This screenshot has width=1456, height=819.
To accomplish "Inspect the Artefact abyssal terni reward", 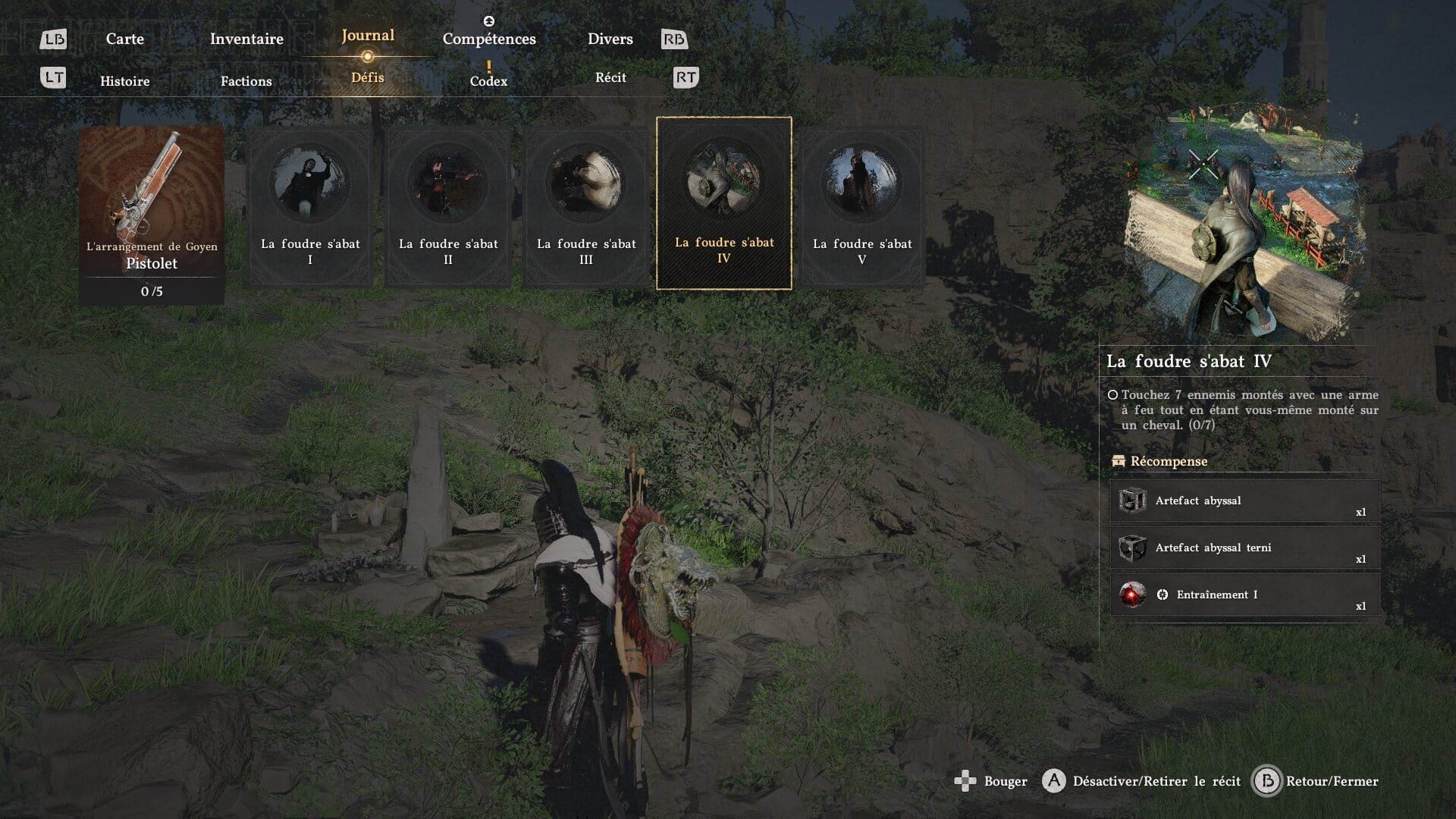I will click(x=1244, y=548).
